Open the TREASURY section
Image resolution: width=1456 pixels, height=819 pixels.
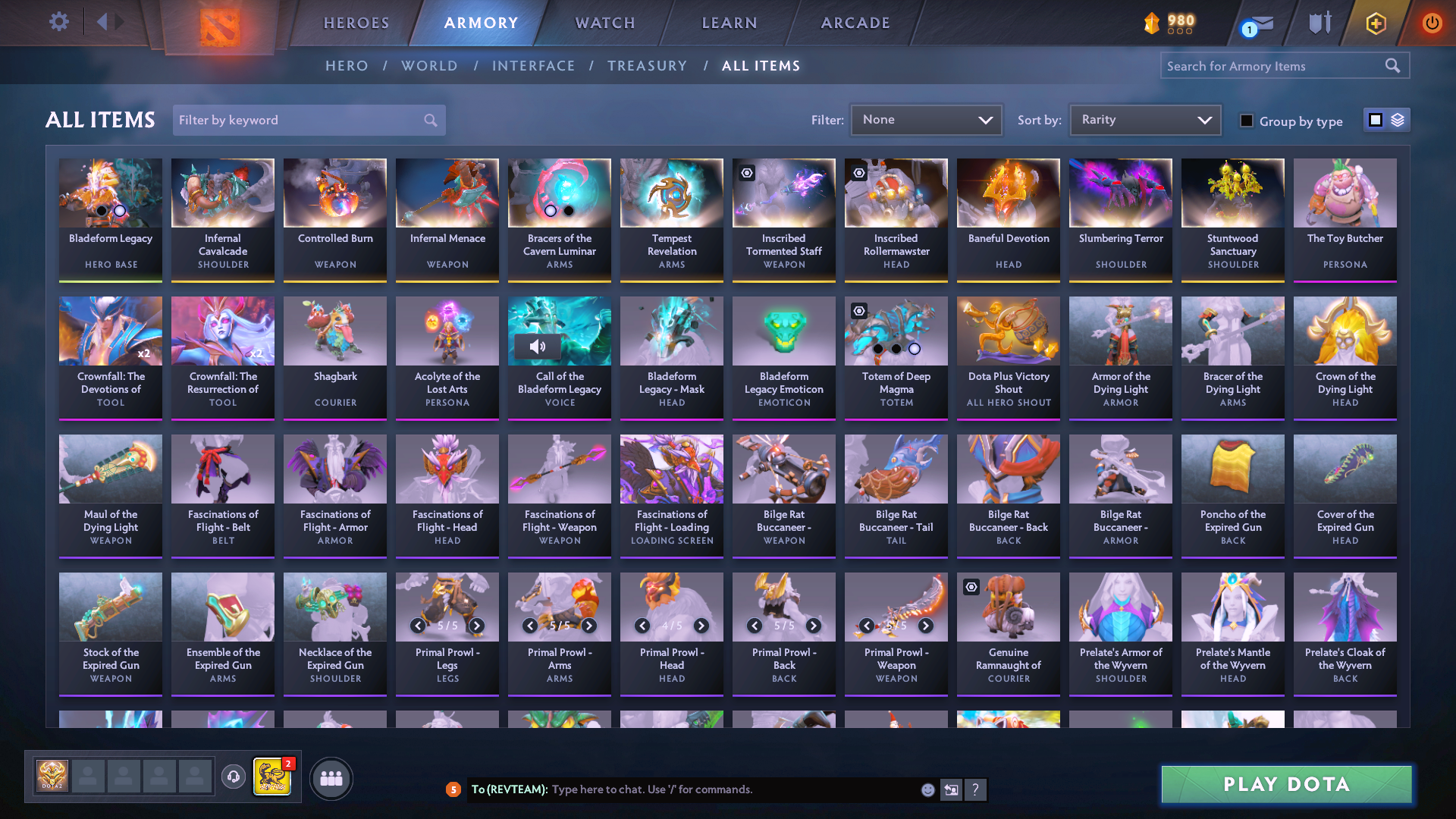[648, 66]
